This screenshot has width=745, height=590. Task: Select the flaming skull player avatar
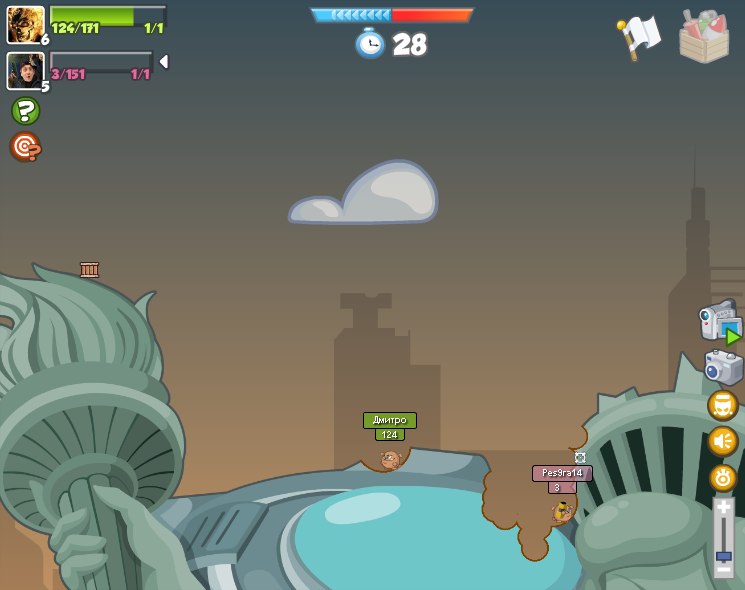point(25,24)
